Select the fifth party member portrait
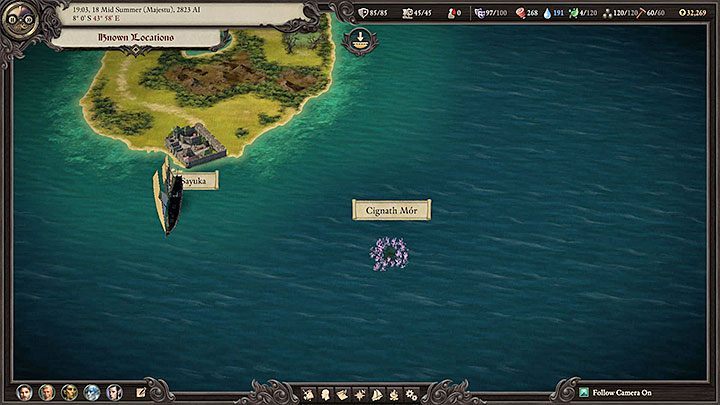 114,392
